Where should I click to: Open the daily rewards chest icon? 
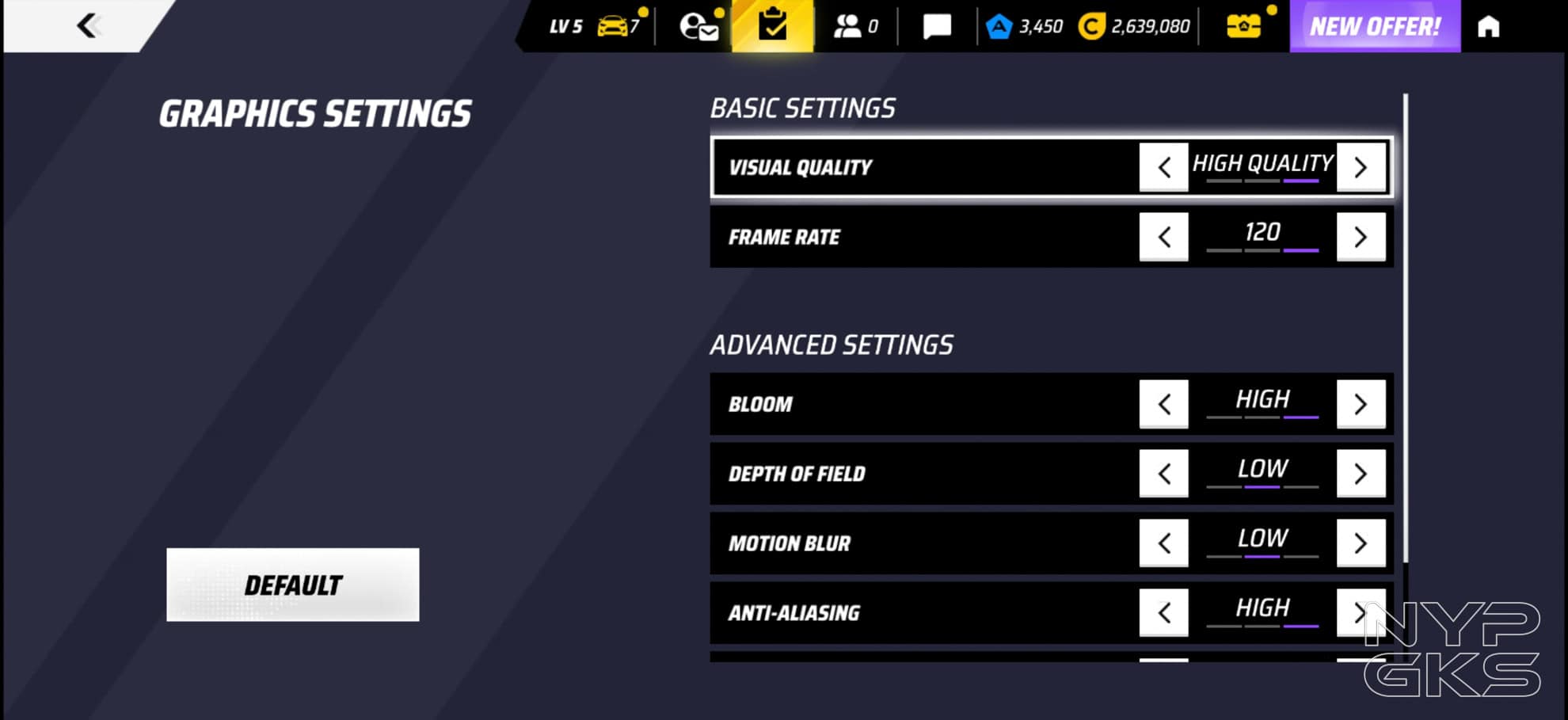[1244, 25]
